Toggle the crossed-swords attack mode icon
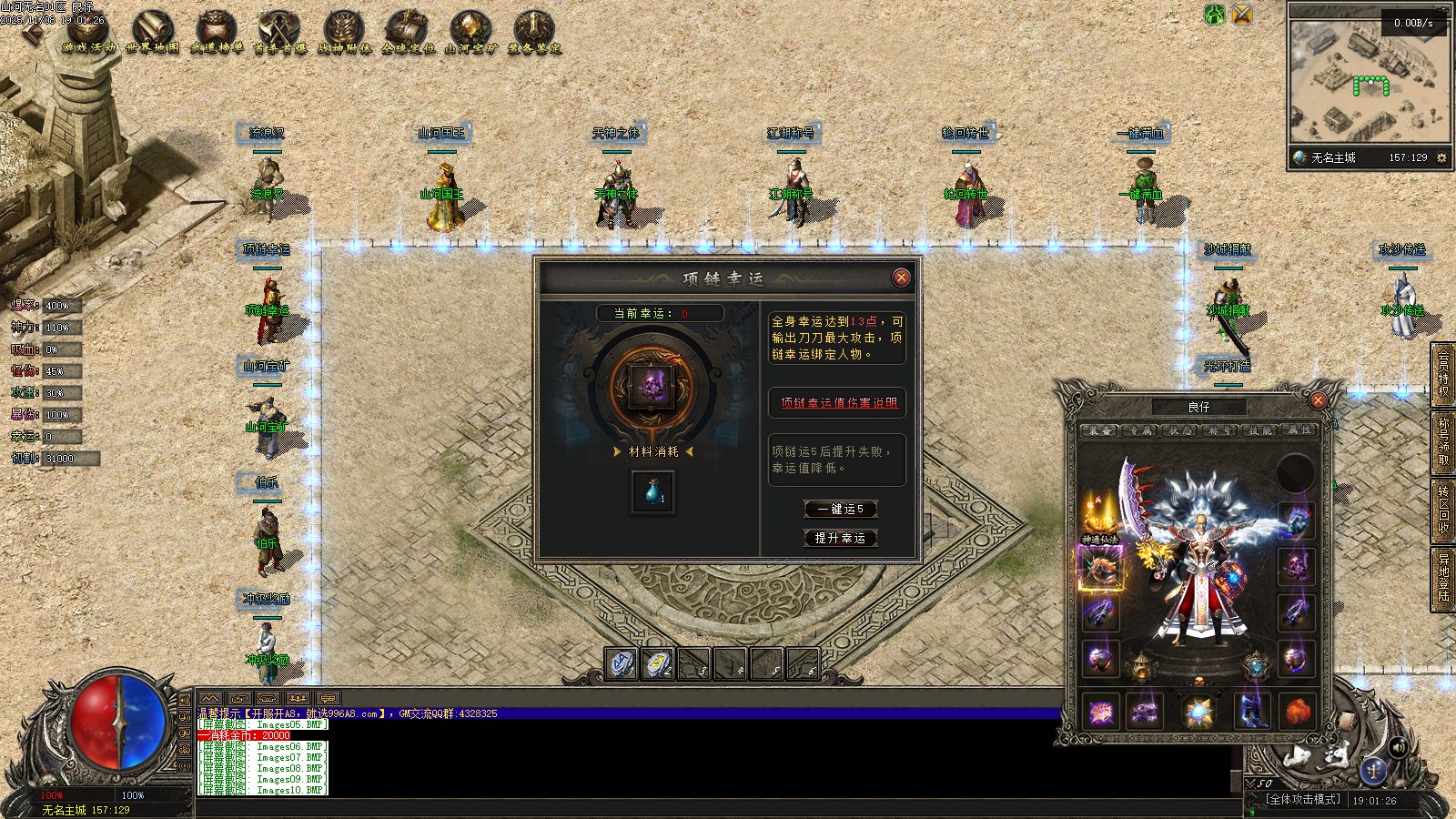 point(1241,14)
